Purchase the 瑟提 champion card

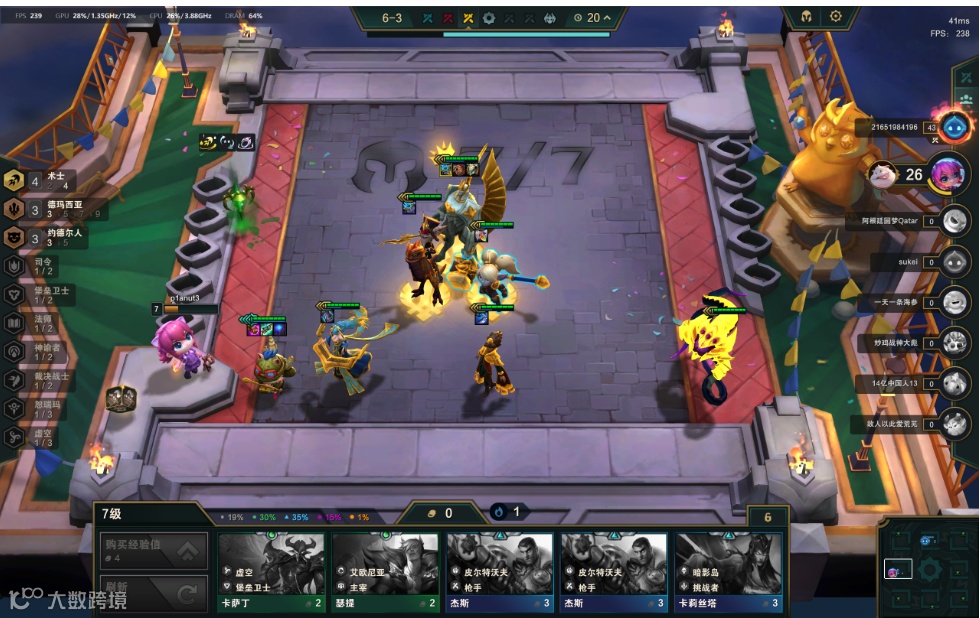(385, 571)
